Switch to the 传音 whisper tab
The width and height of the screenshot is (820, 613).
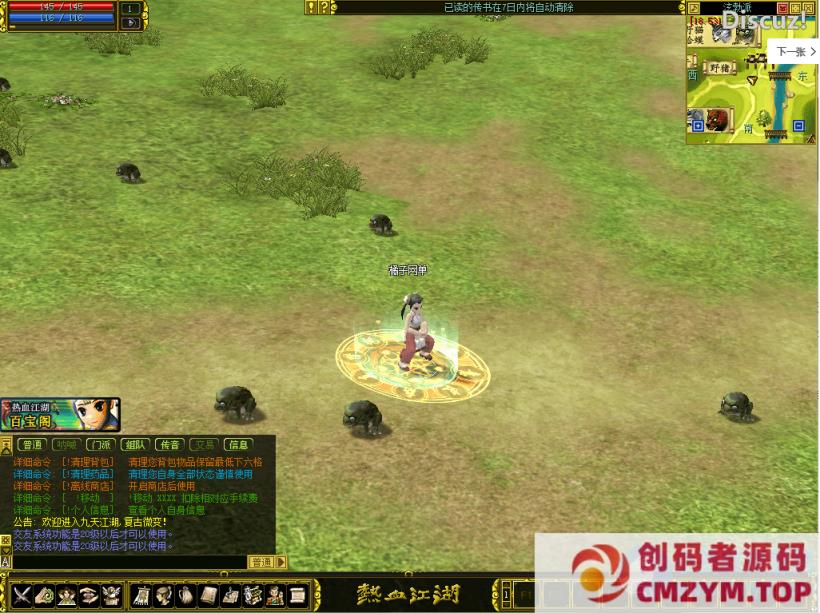pyautogui.click(x=169, y=444)
